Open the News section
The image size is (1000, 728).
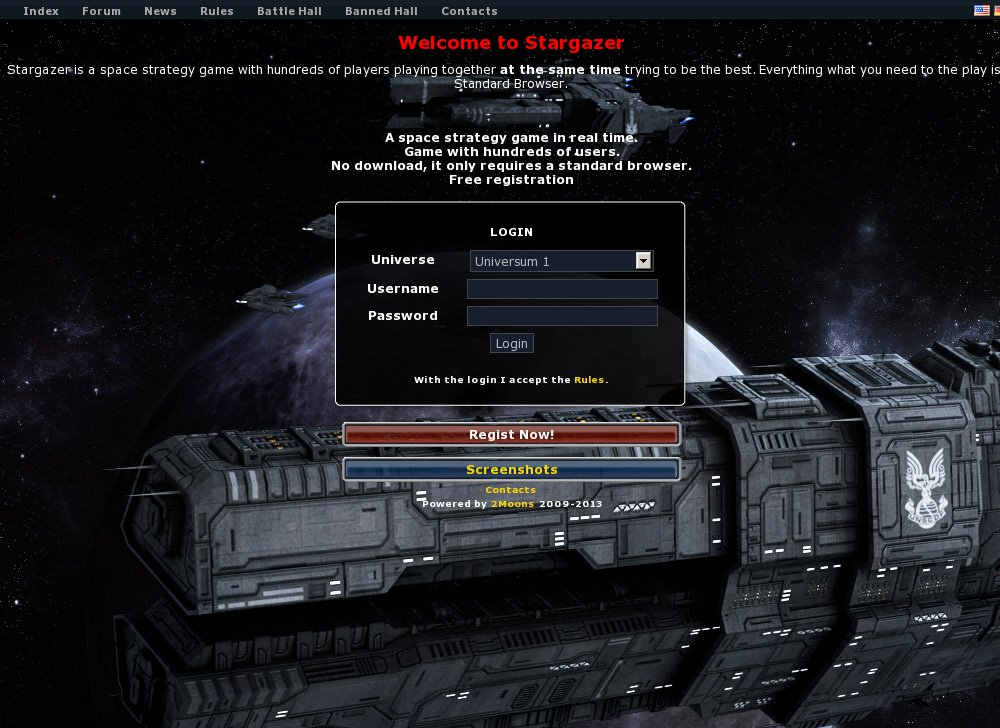(160, 11)
